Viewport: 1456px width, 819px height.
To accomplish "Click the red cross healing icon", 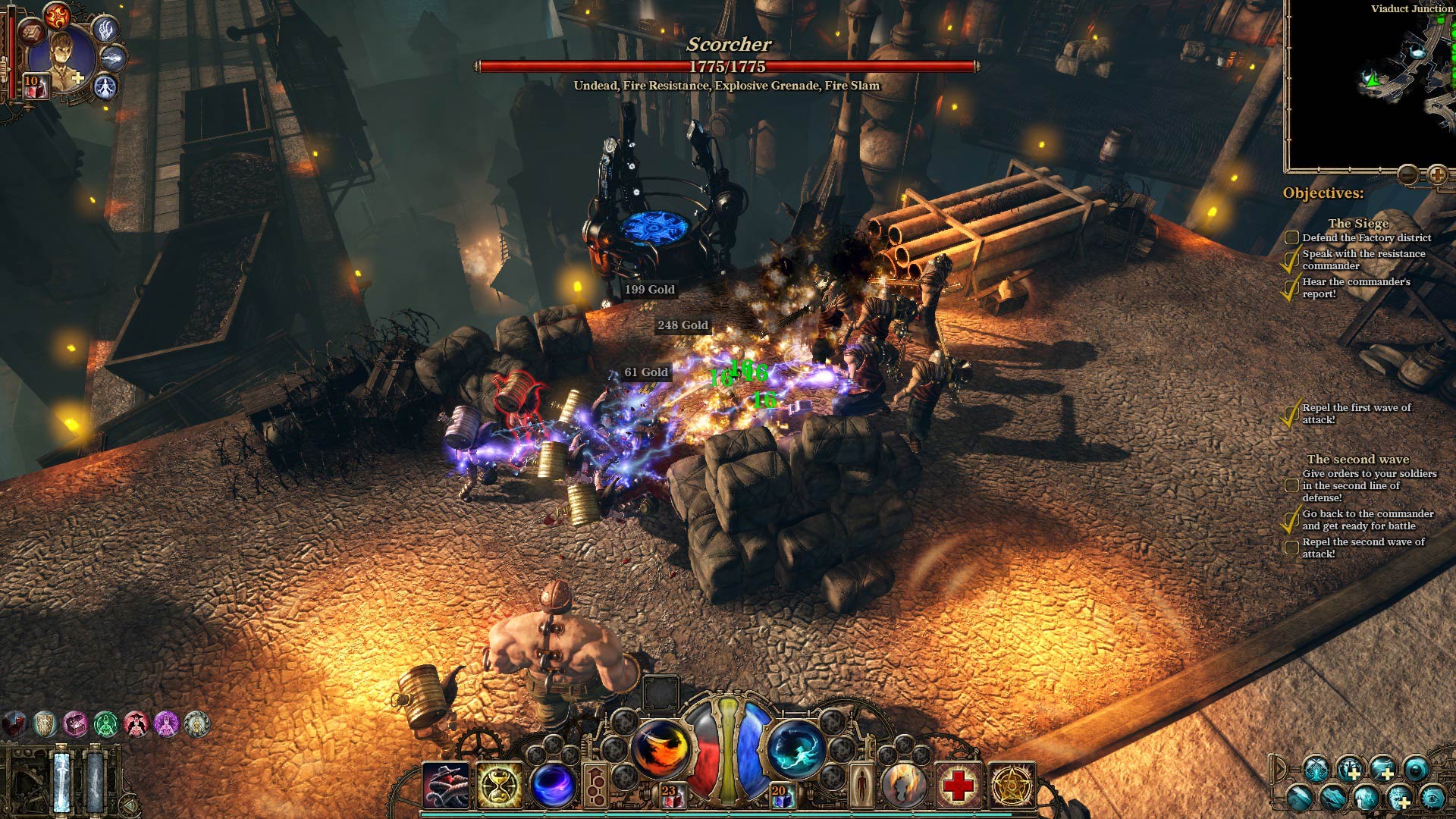I will point(956,784).
